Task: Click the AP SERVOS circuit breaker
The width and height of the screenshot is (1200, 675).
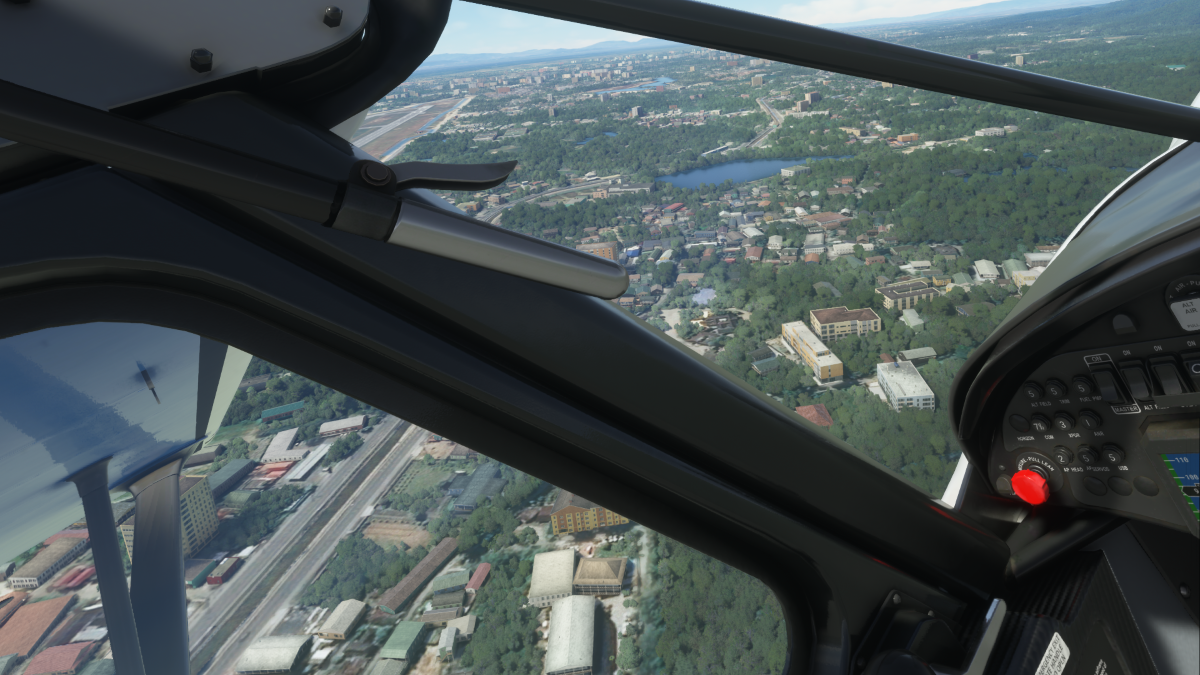Action: pos(1087,457)
